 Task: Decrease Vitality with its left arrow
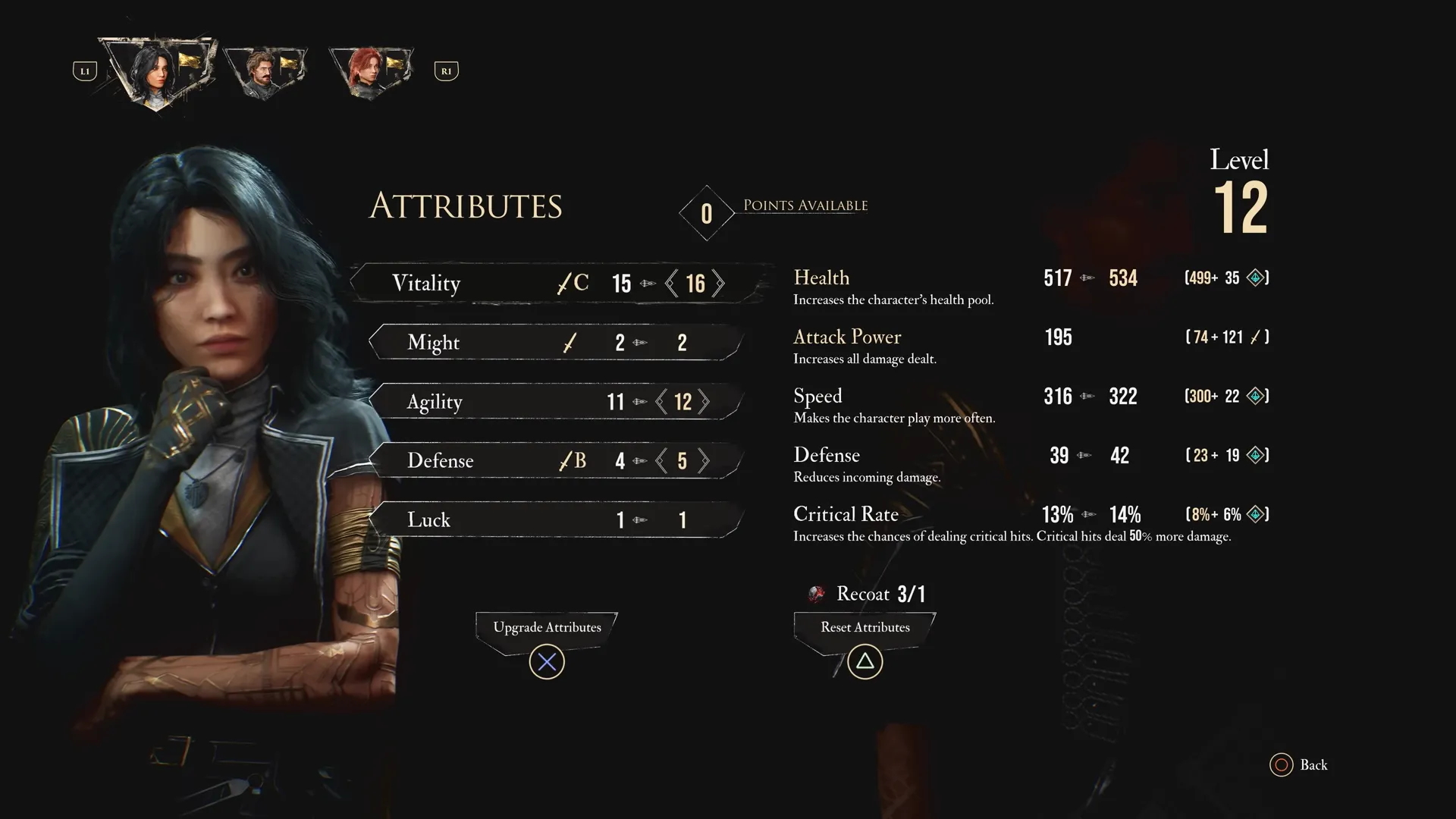click(x=671, y=284)
